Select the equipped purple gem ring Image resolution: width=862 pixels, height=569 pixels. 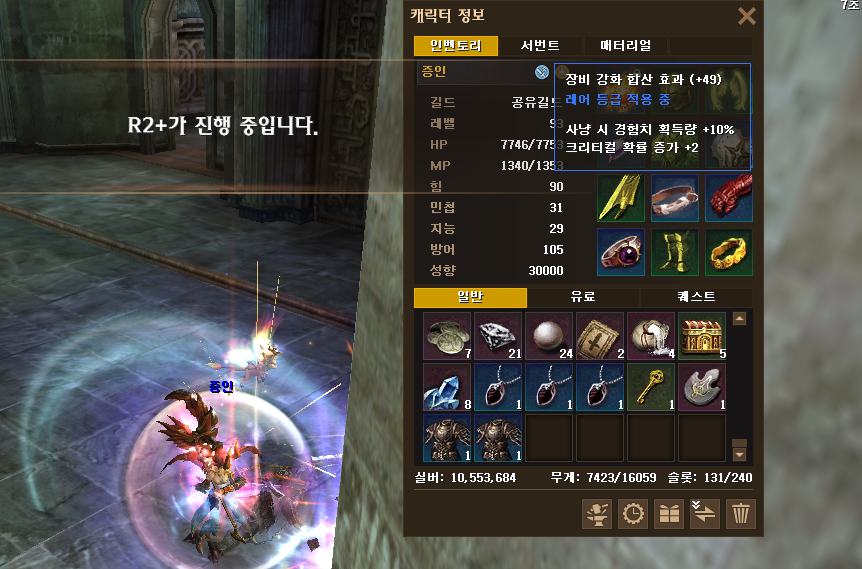tap(621, 252)
